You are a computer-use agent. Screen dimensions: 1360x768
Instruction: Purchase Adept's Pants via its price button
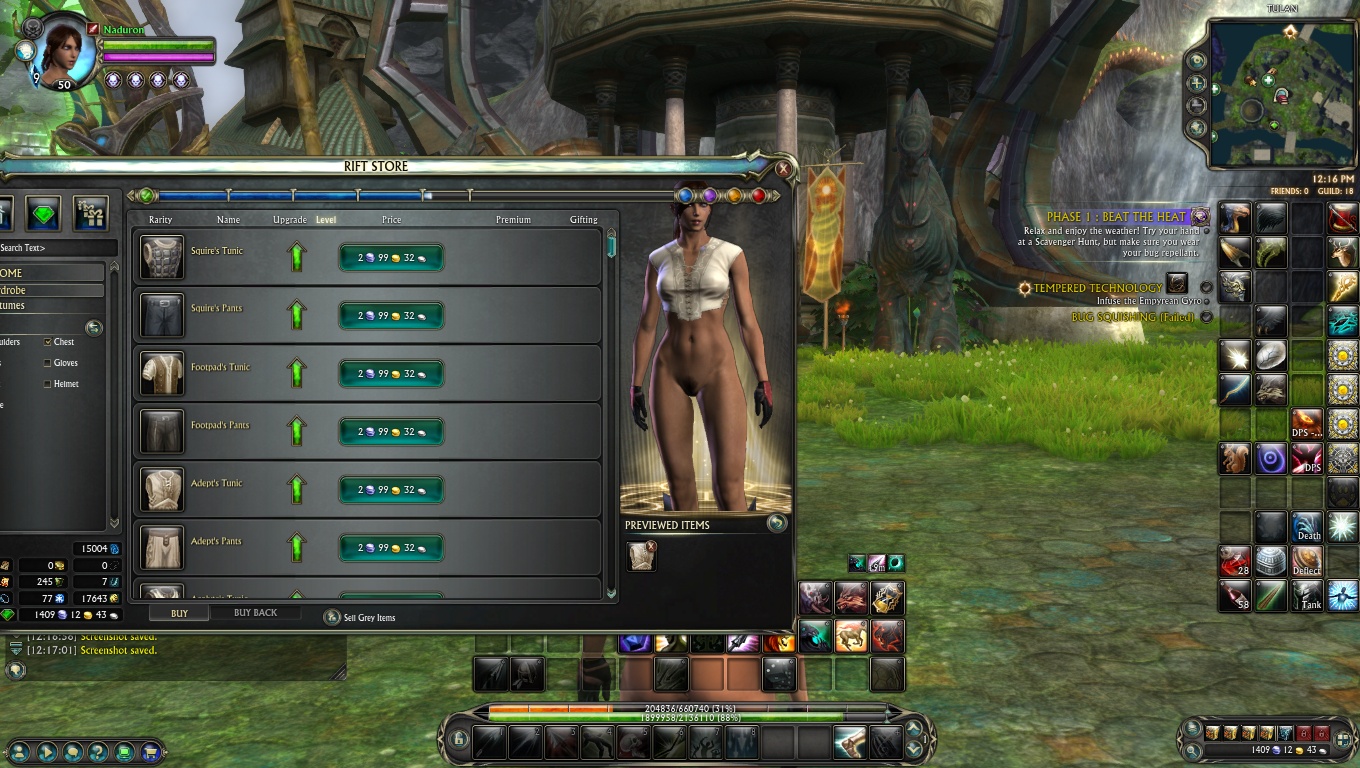tap(391, 548)
